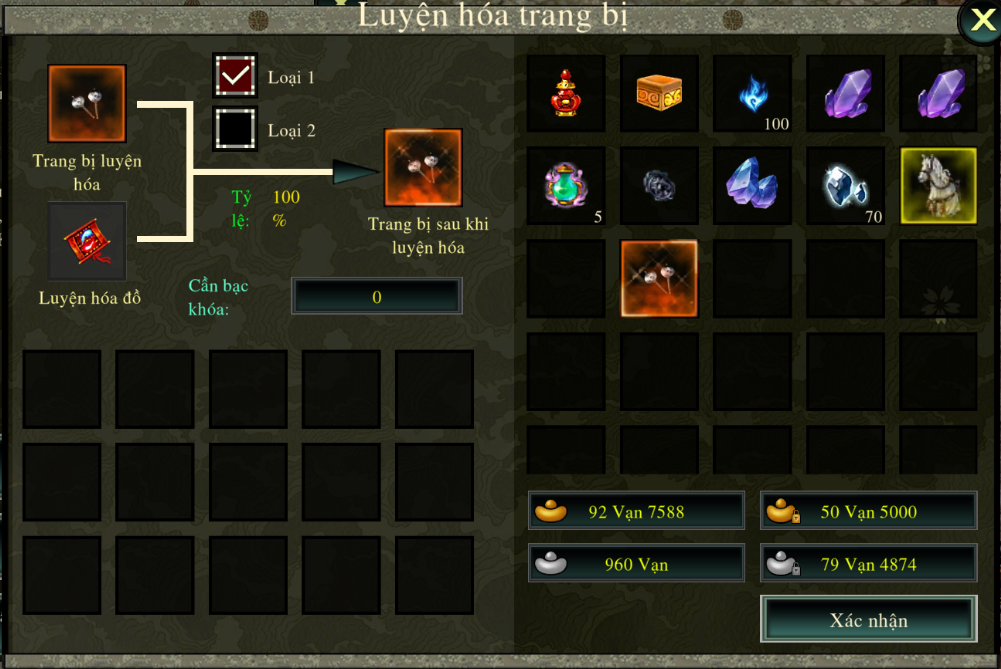Click the Cần bạc khóa amount field
Viewport: 1001px width, 669px height.
[x=377, y=296]
